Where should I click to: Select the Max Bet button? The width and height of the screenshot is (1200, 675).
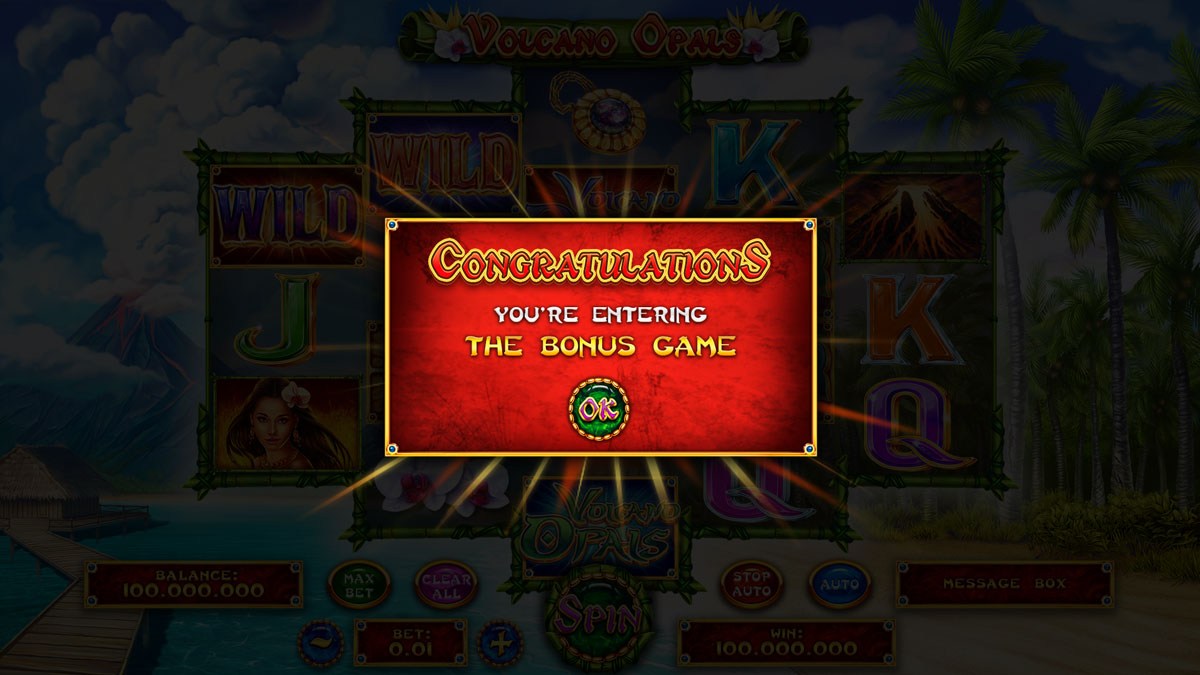coord(358,585)
